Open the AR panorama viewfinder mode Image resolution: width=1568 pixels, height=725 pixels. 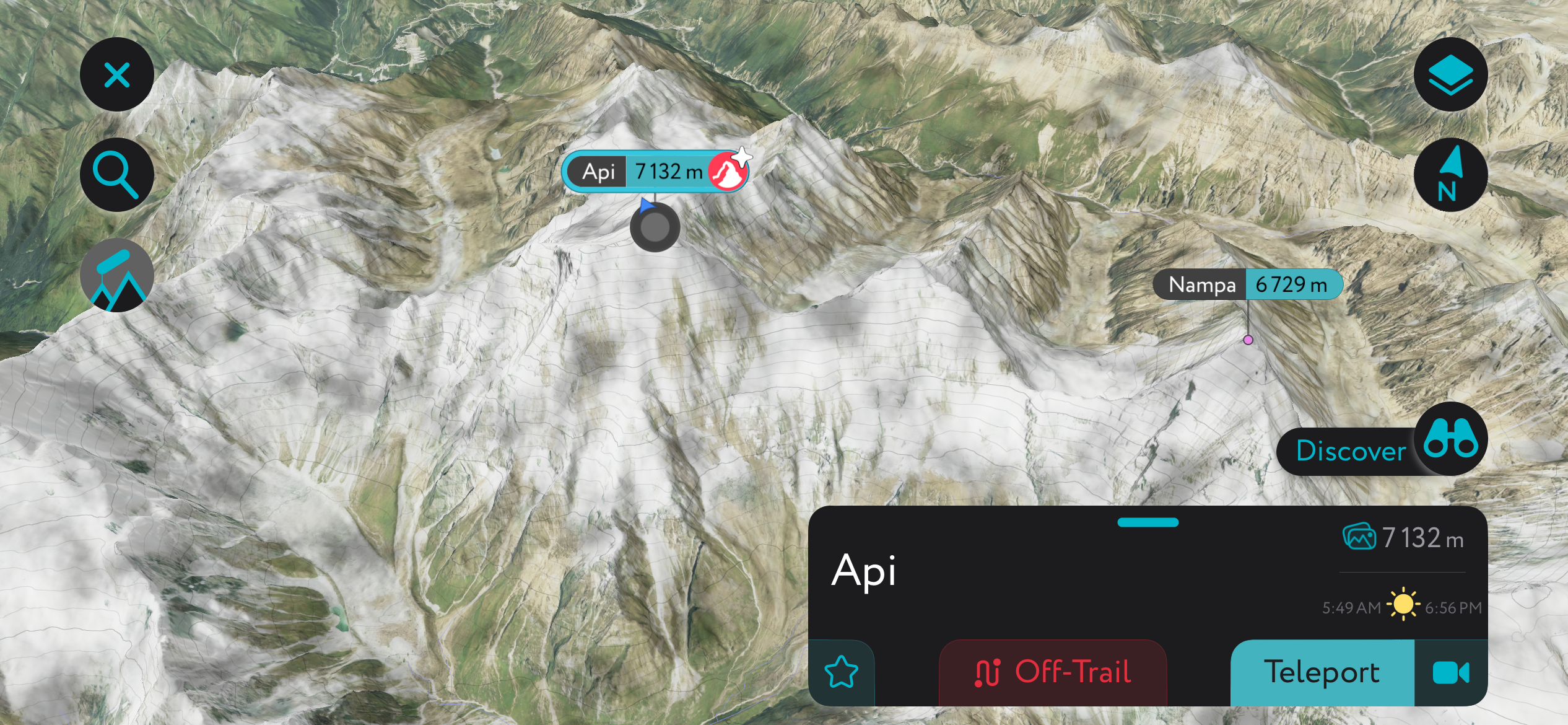click(x=116, y=275)
